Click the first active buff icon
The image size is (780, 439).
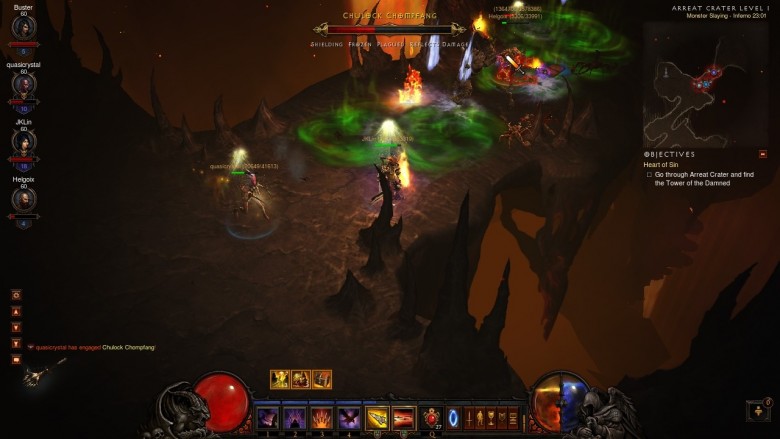(x=280, y=379)
